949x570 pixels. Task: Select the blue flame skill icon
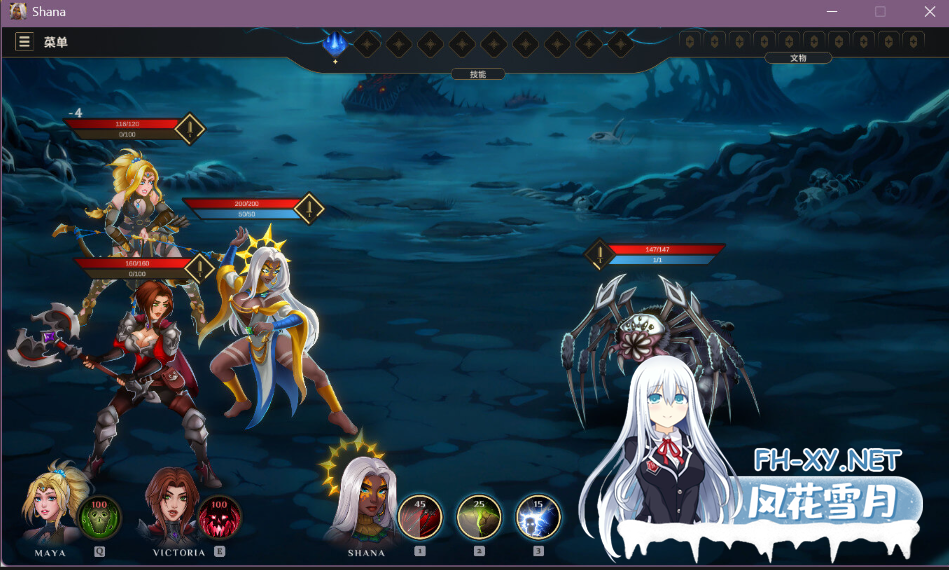[335, 43]
